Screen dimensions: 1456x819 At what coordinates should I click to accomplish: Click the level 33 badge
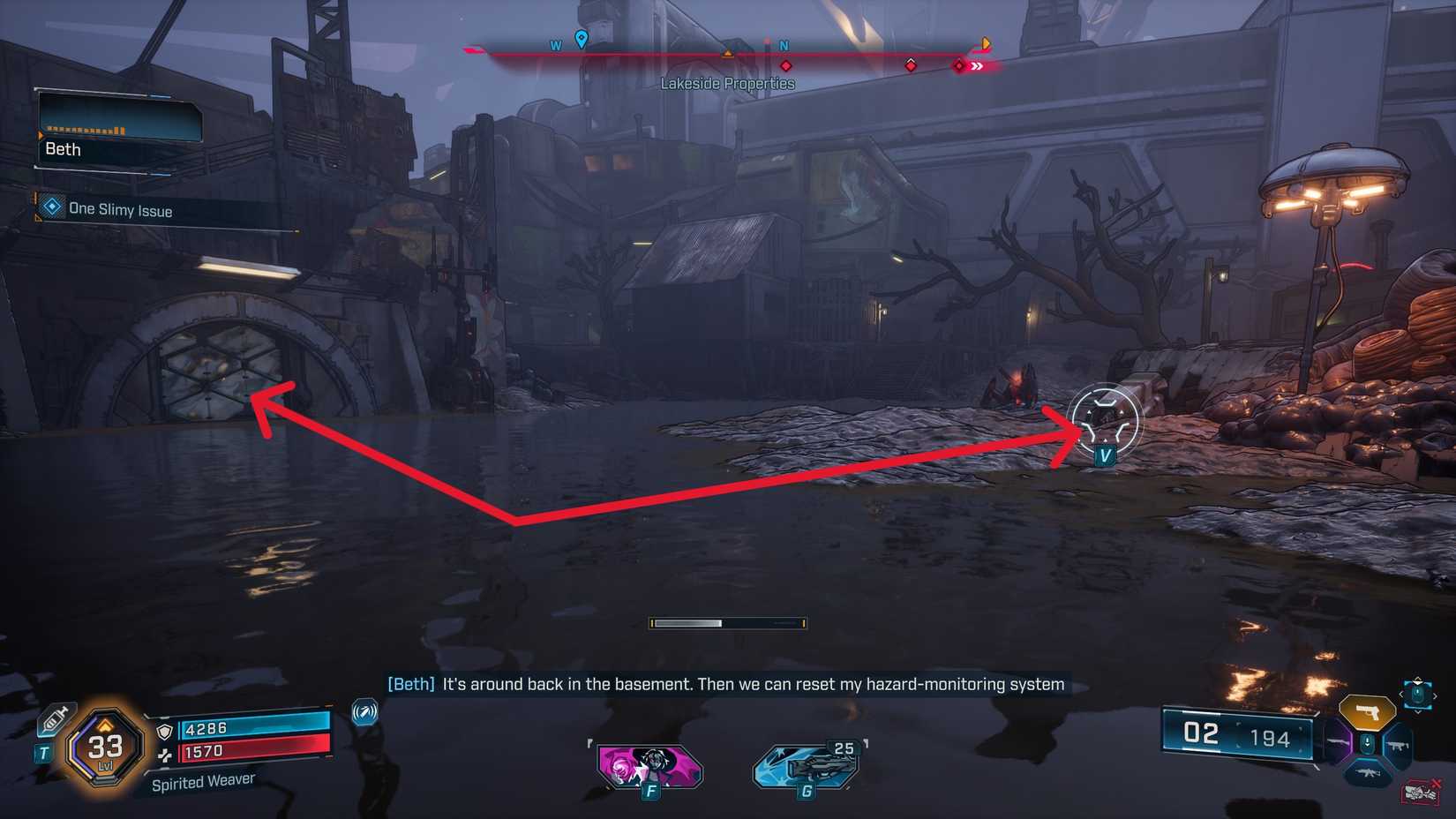[x=105, y=748]
